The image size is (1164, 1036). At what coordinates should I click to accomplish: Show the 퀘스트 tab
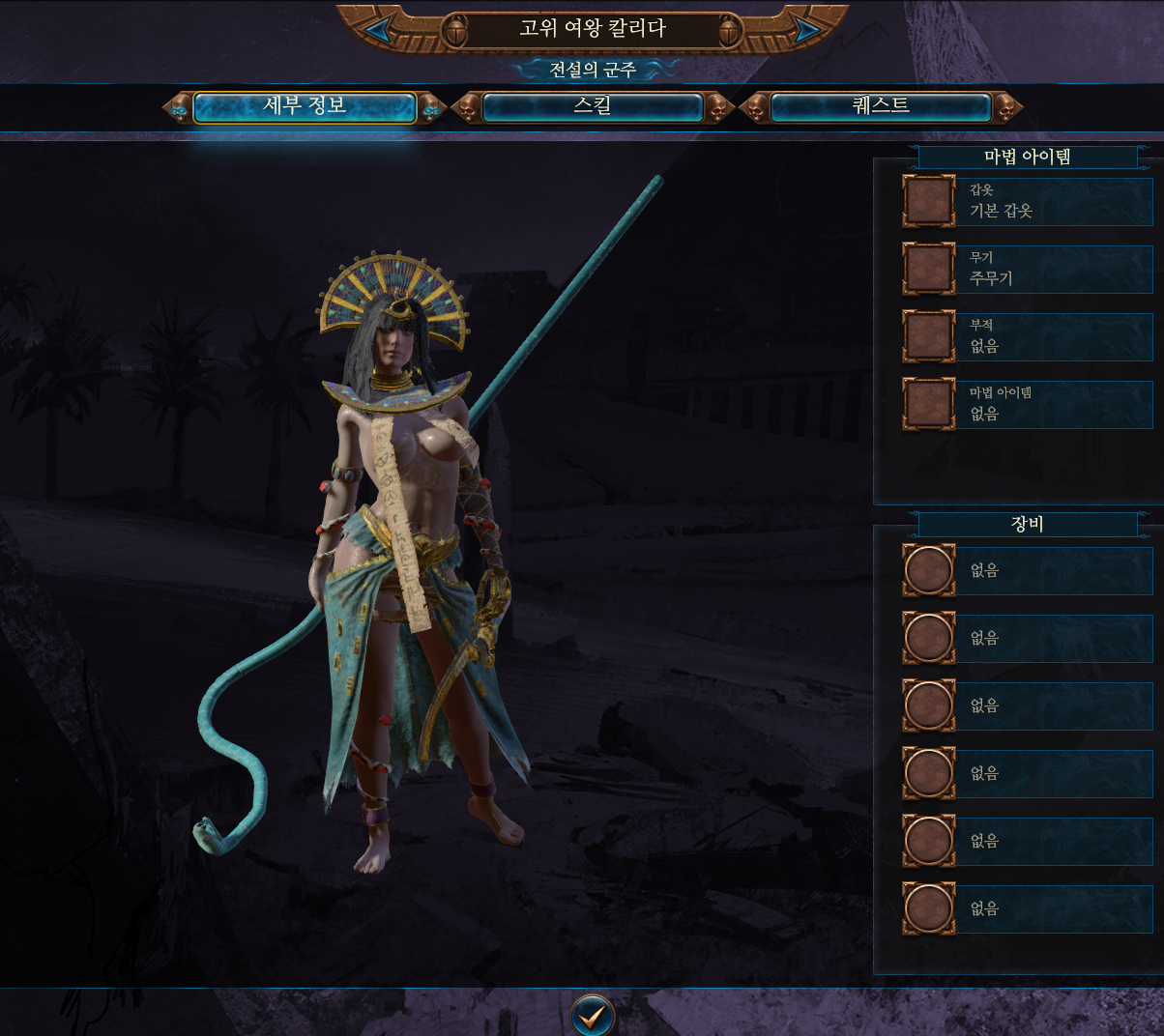881,107
